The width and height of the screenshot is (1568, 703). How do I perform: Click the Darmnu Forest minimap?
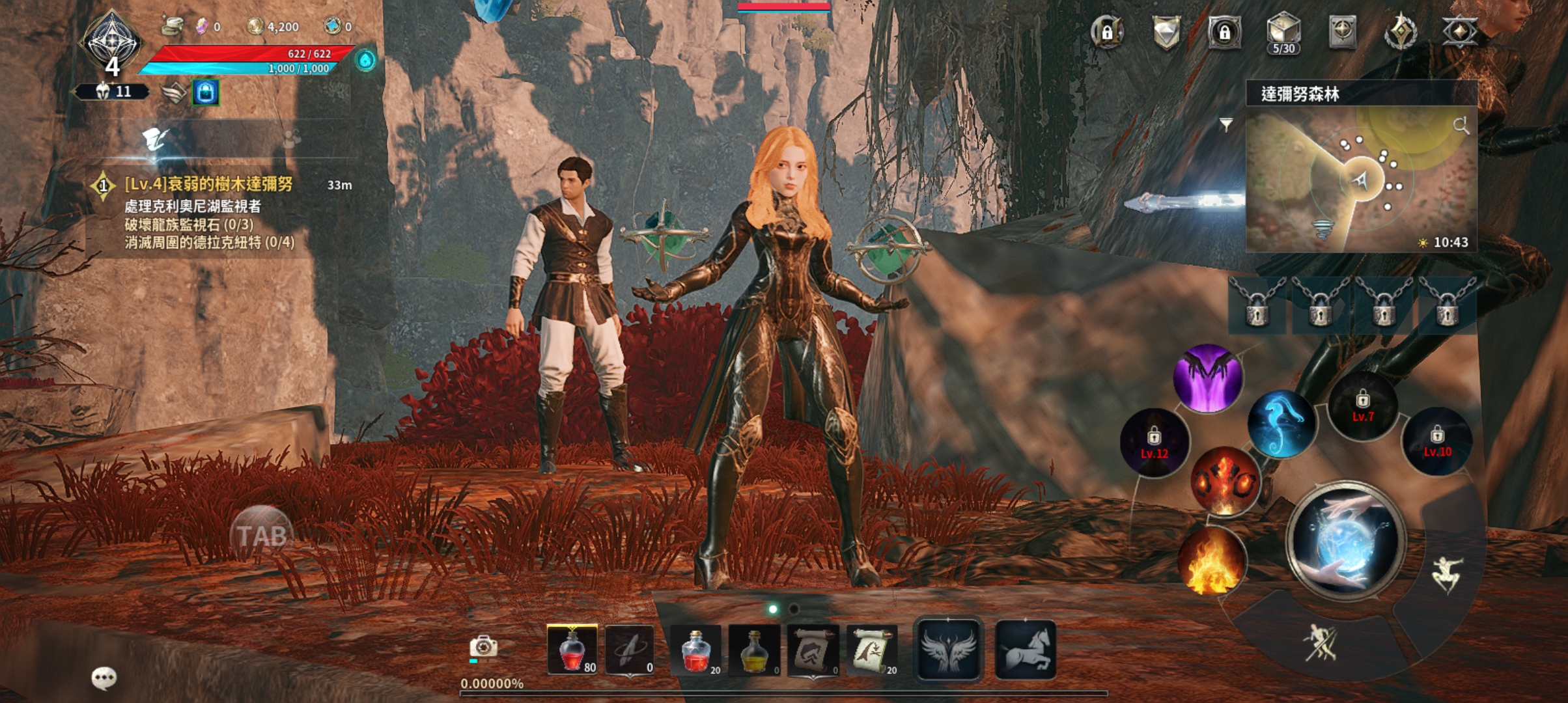(1360, 179)
